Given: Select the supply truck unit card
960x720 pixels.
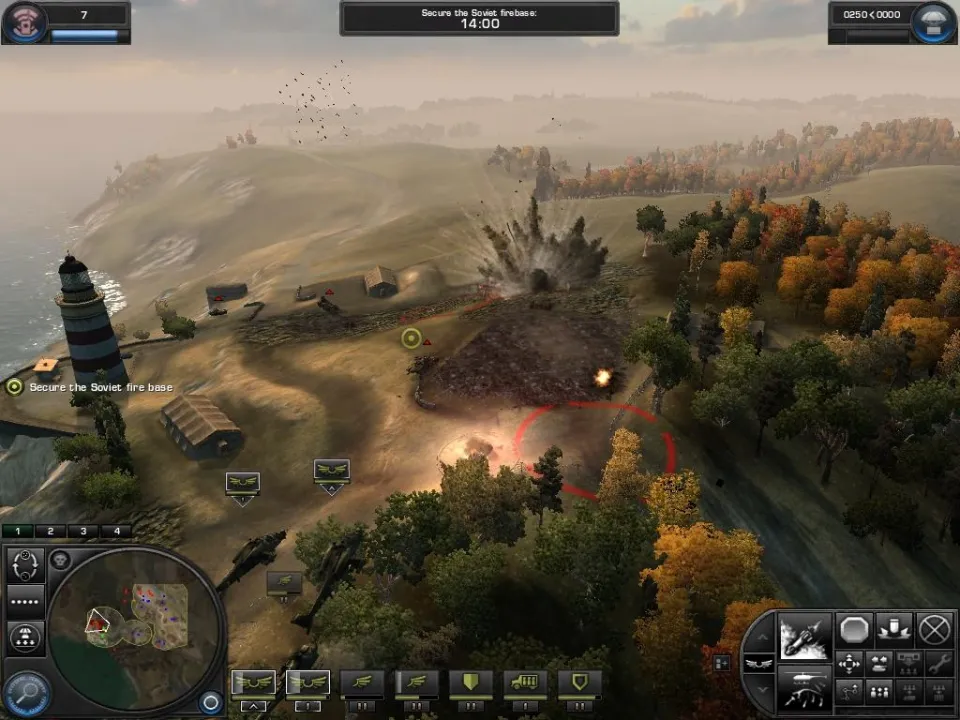Looking at the screenshot, I should (x=524, y=683).
